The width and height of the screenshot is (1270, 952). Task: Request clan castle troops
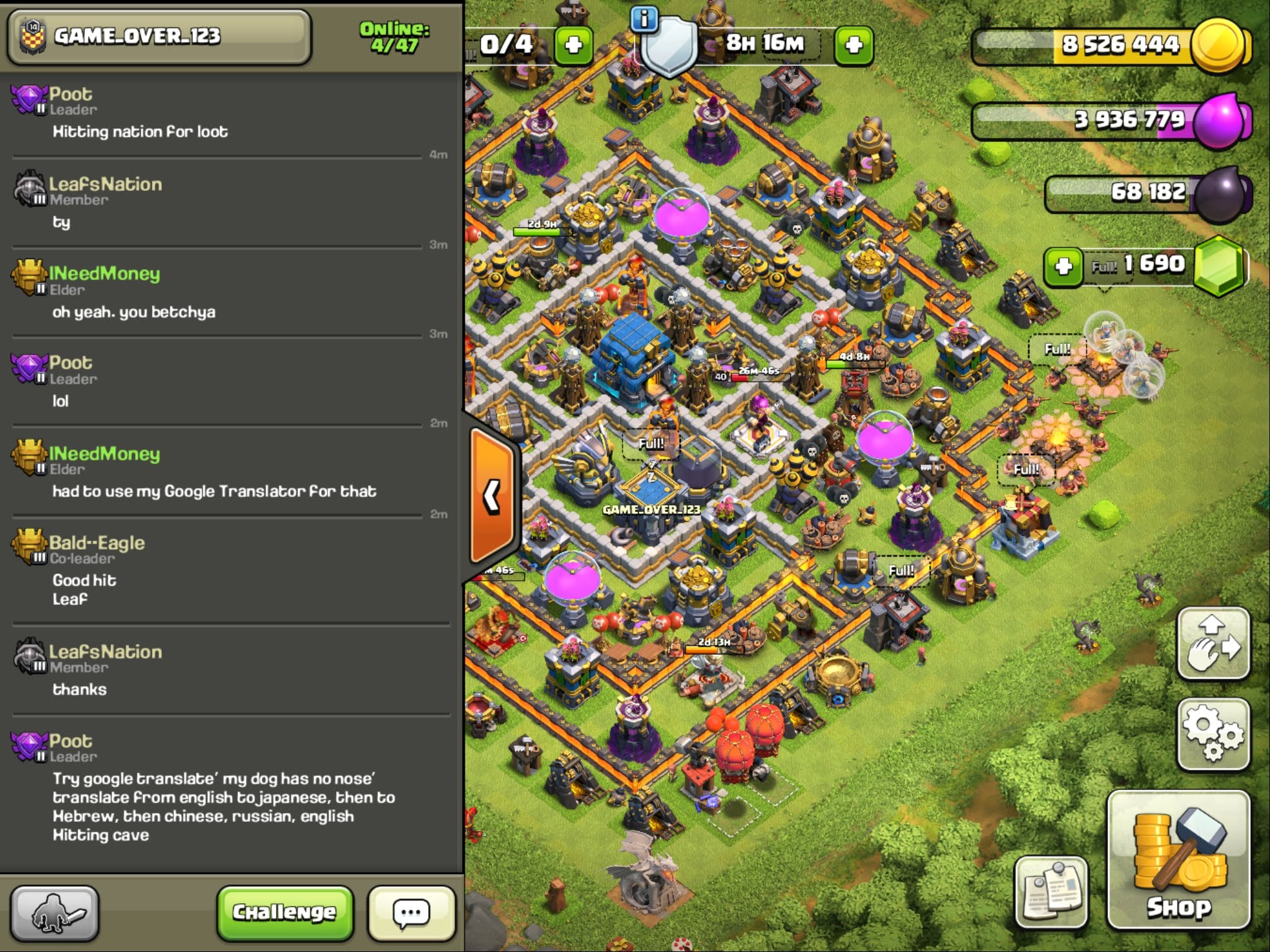(55, 913)
